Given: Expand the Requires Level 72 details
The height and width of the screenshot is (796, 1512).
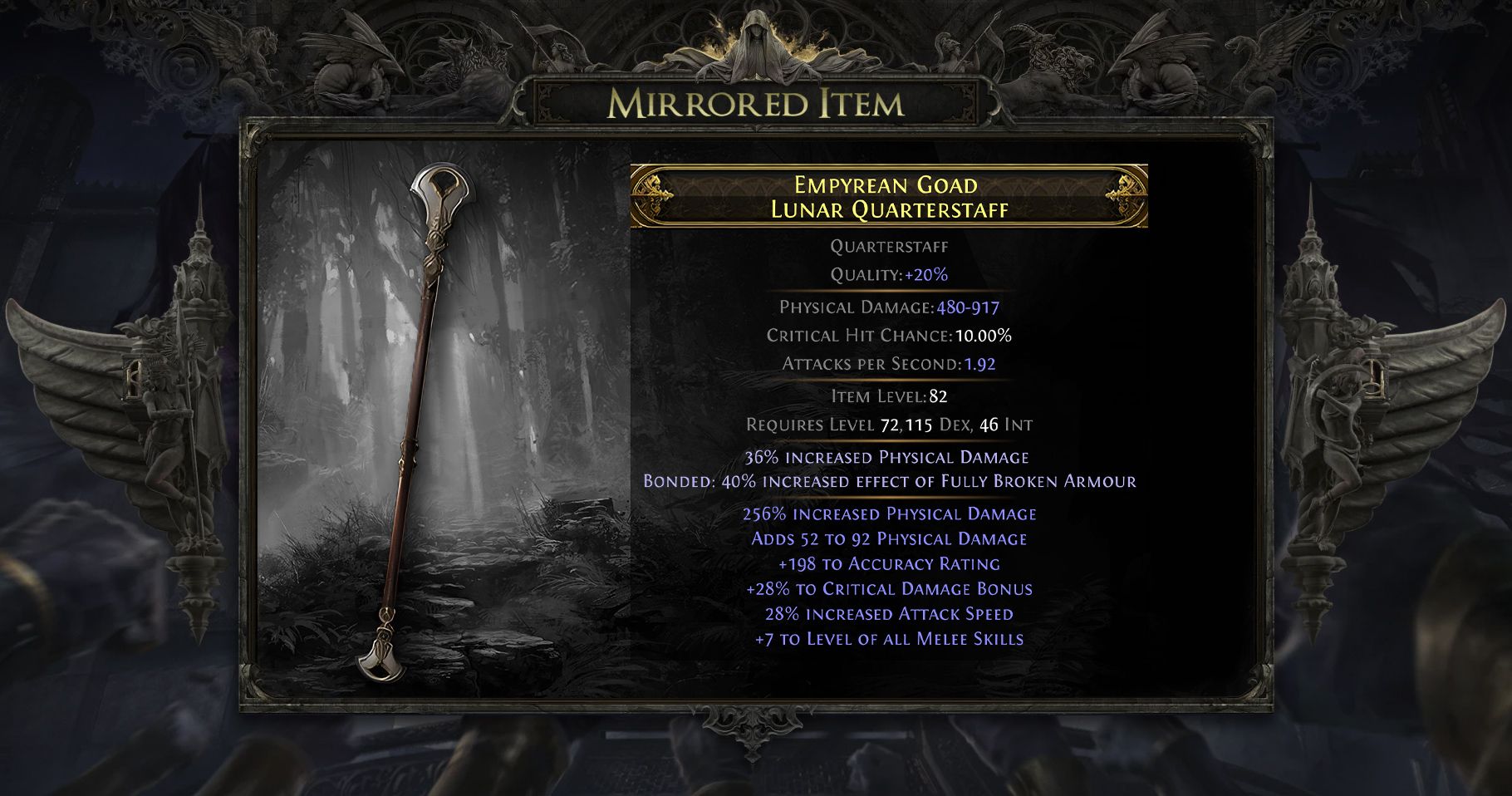Looking at the screenshot, I should pyautogui.click(x=890, y=424).
